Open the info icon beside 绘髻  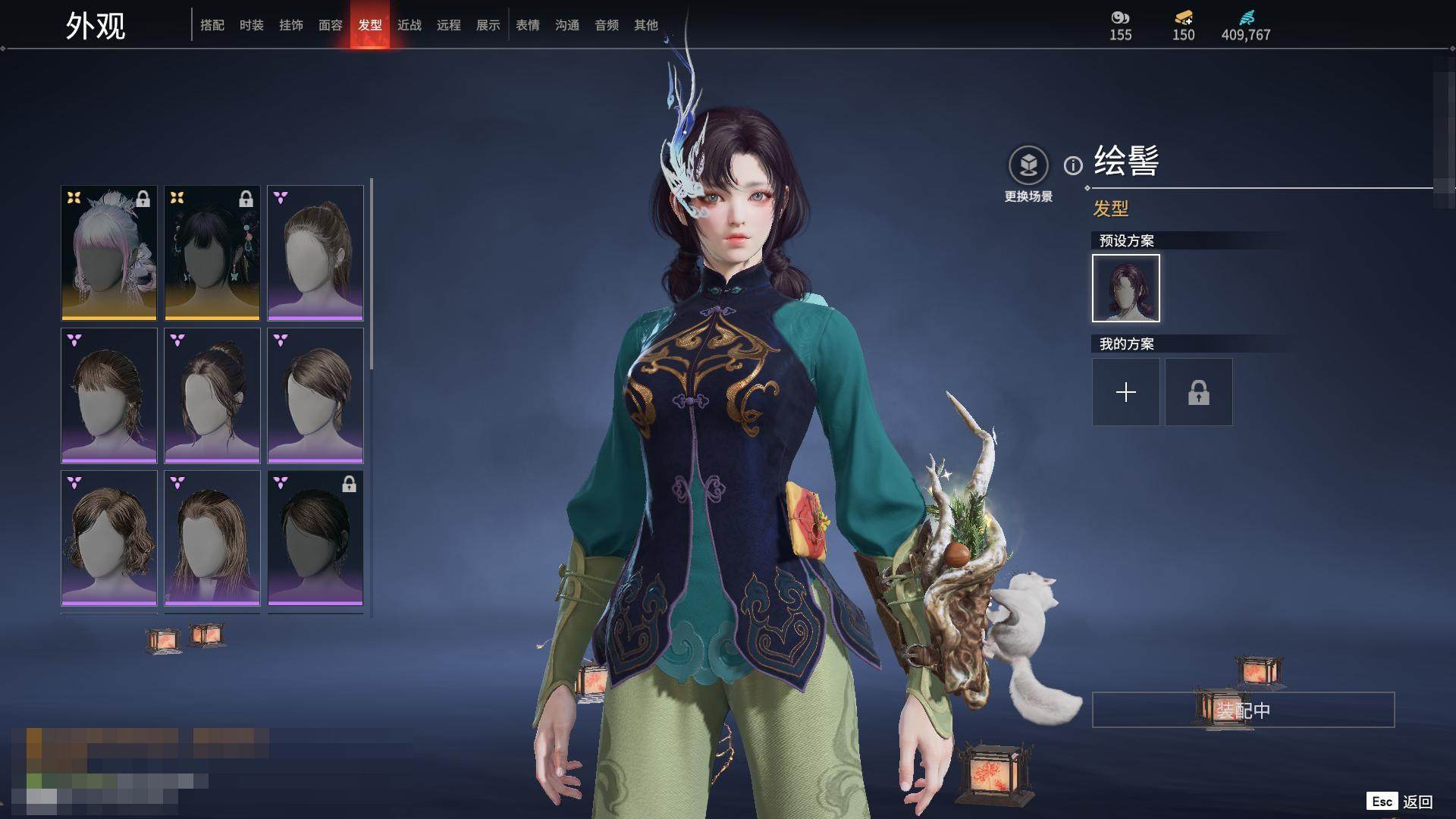tap(1073, 165)
